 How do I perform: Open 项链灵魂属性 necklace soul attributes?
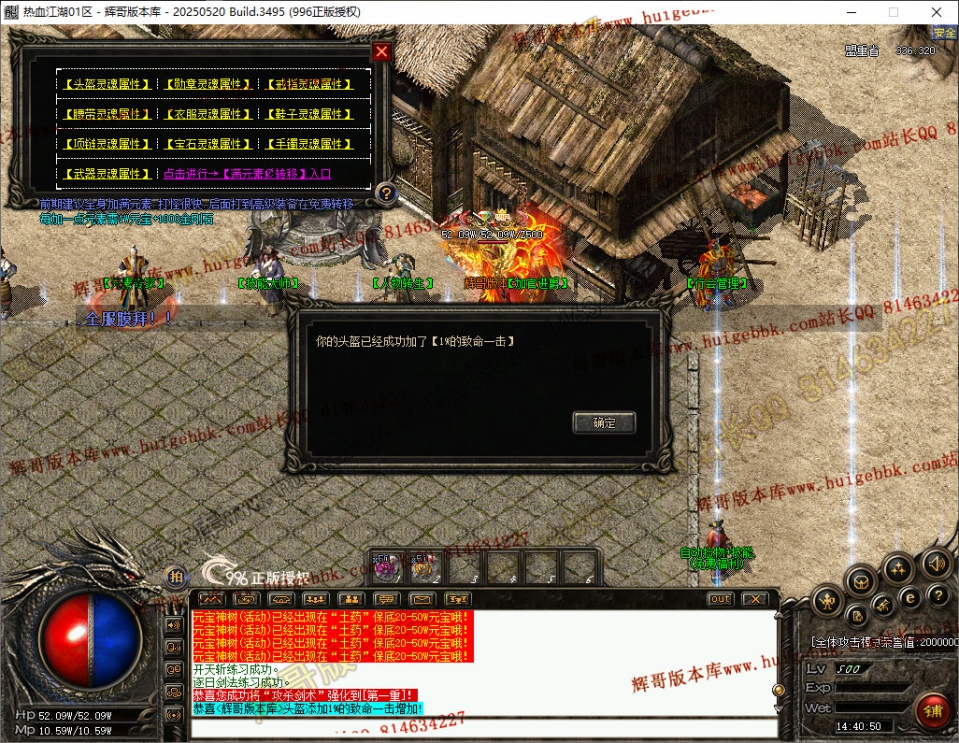(106, 144)
